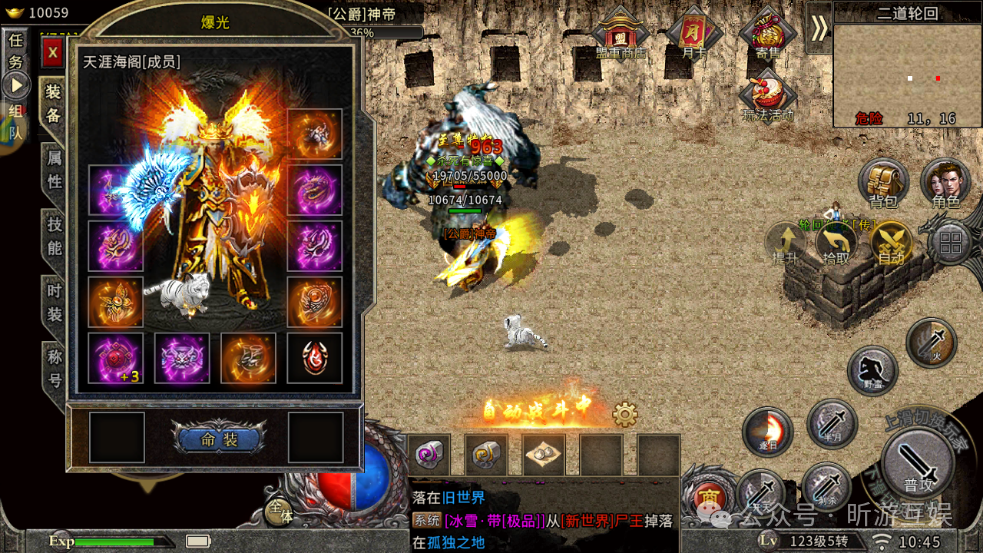This screenshot has width=983, height=553.
Task: Show the 时装 fashion tab
Action: click(54, 302)
